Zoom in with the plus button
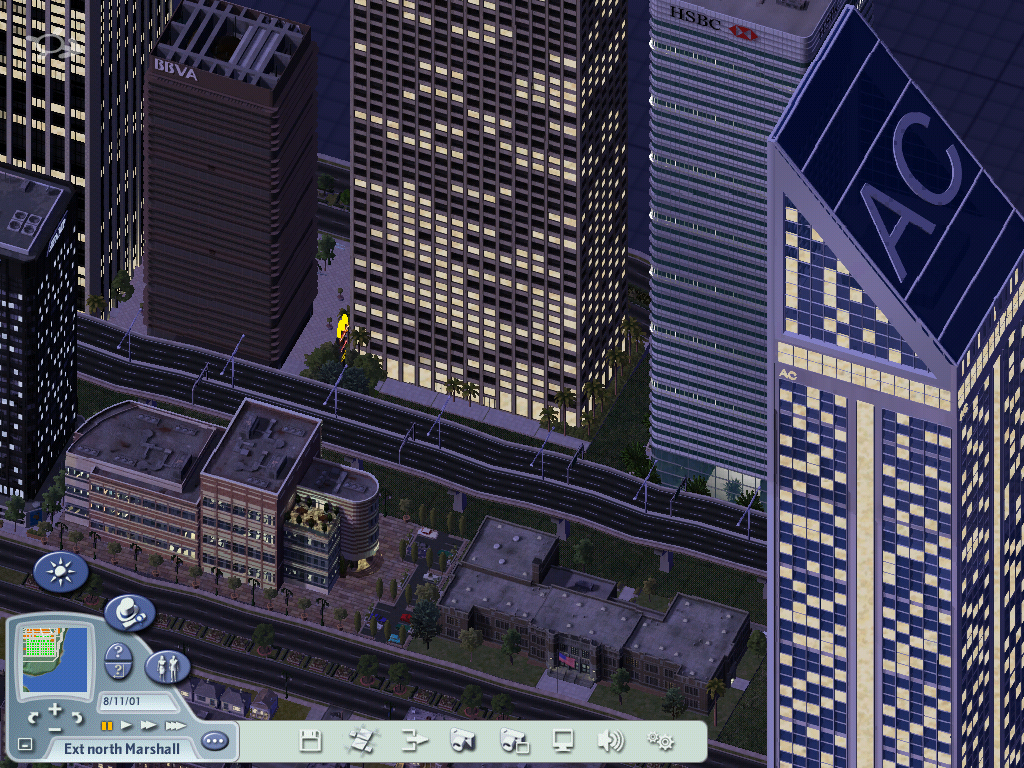 pos(54,710)
